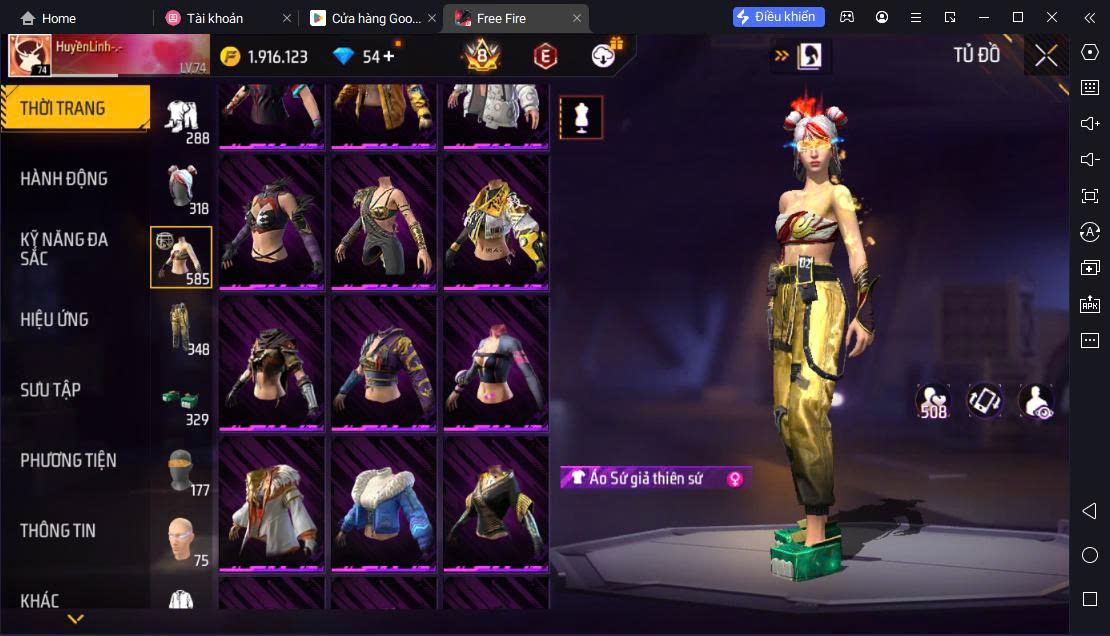Close the wardrobe with the X button

tap(1046, 56)
